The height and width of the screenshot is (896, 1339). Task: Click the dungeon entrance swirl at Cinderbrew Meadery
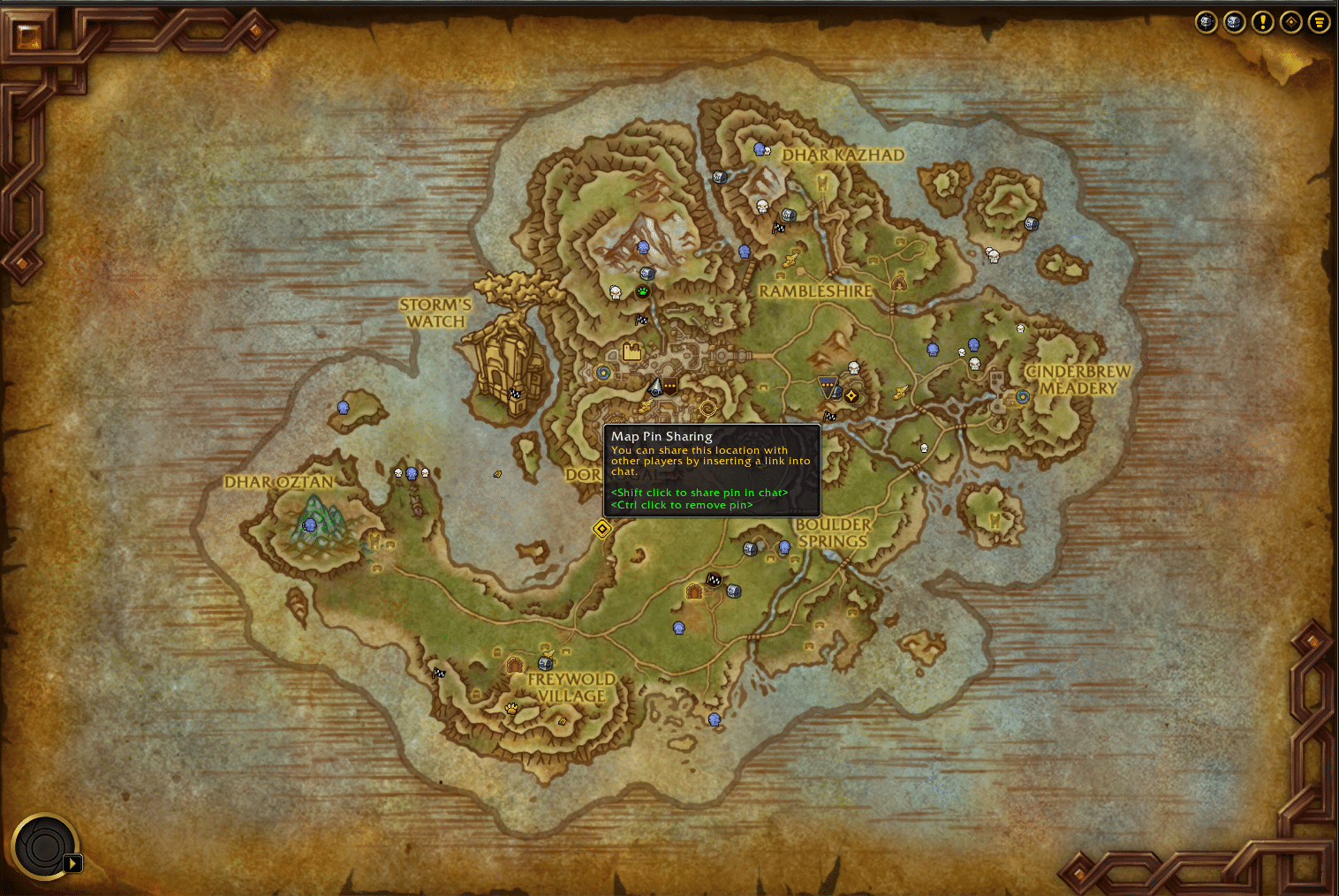(1023, 397)
